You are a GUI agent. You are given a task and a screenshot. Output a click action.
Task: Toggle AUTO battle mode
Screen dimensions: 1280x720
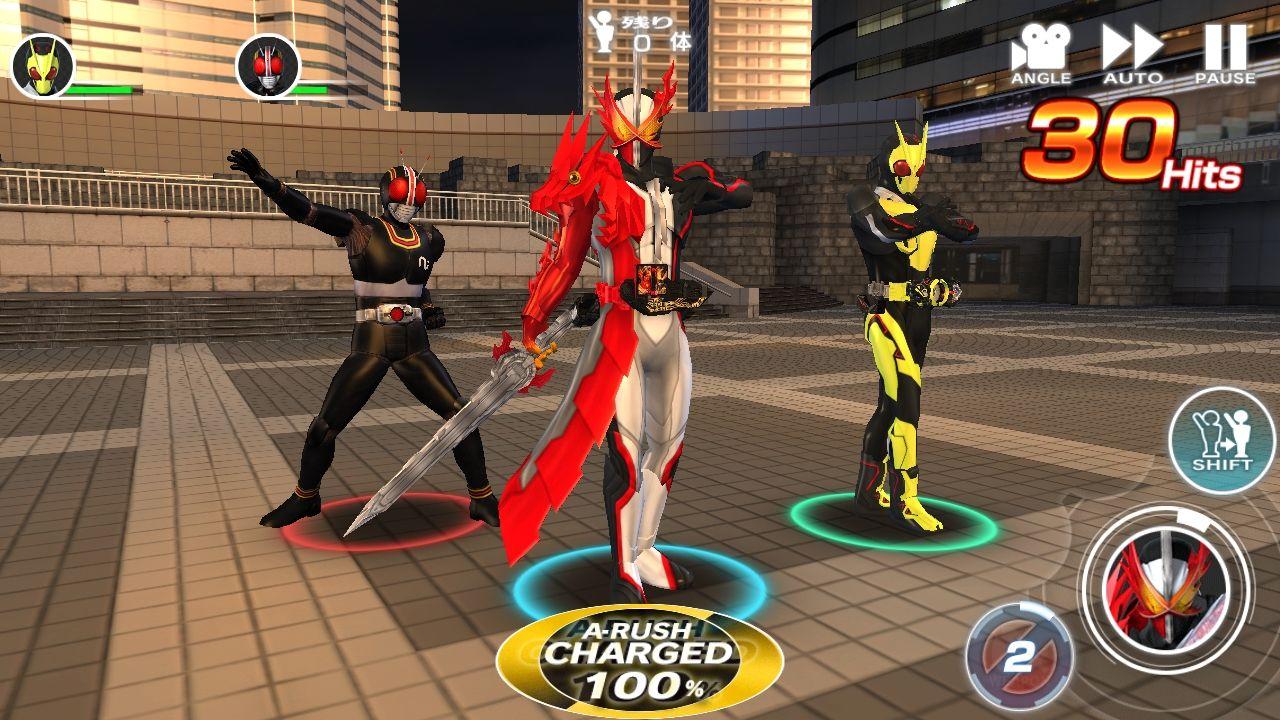click(x=1132, y=53)
